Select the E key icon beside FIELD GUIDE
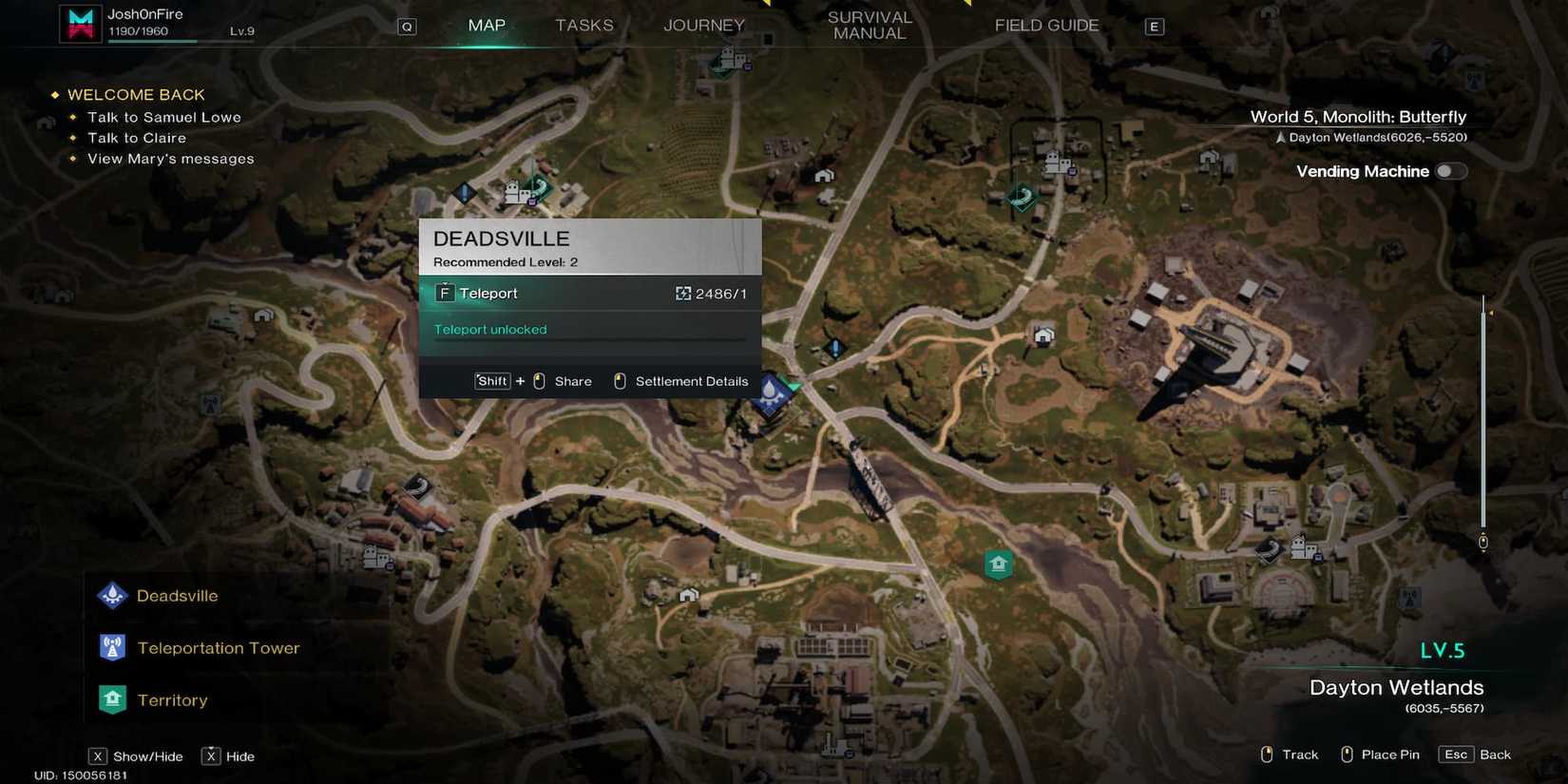Screen dimensions: 1568x784 (x=1154, y=26)
